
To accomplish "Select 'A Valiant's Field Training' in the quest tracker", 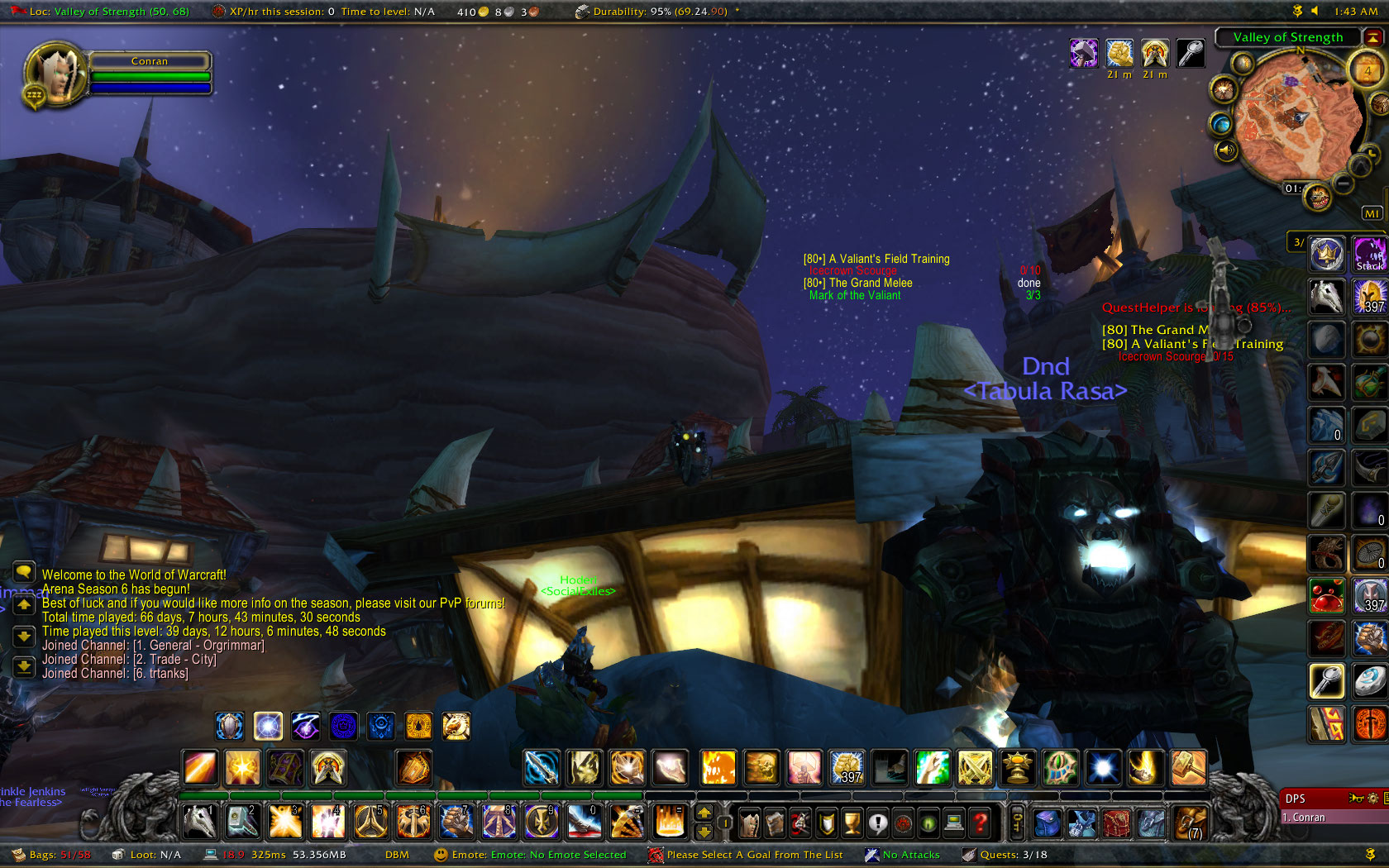I will click(x=878, y=259).
